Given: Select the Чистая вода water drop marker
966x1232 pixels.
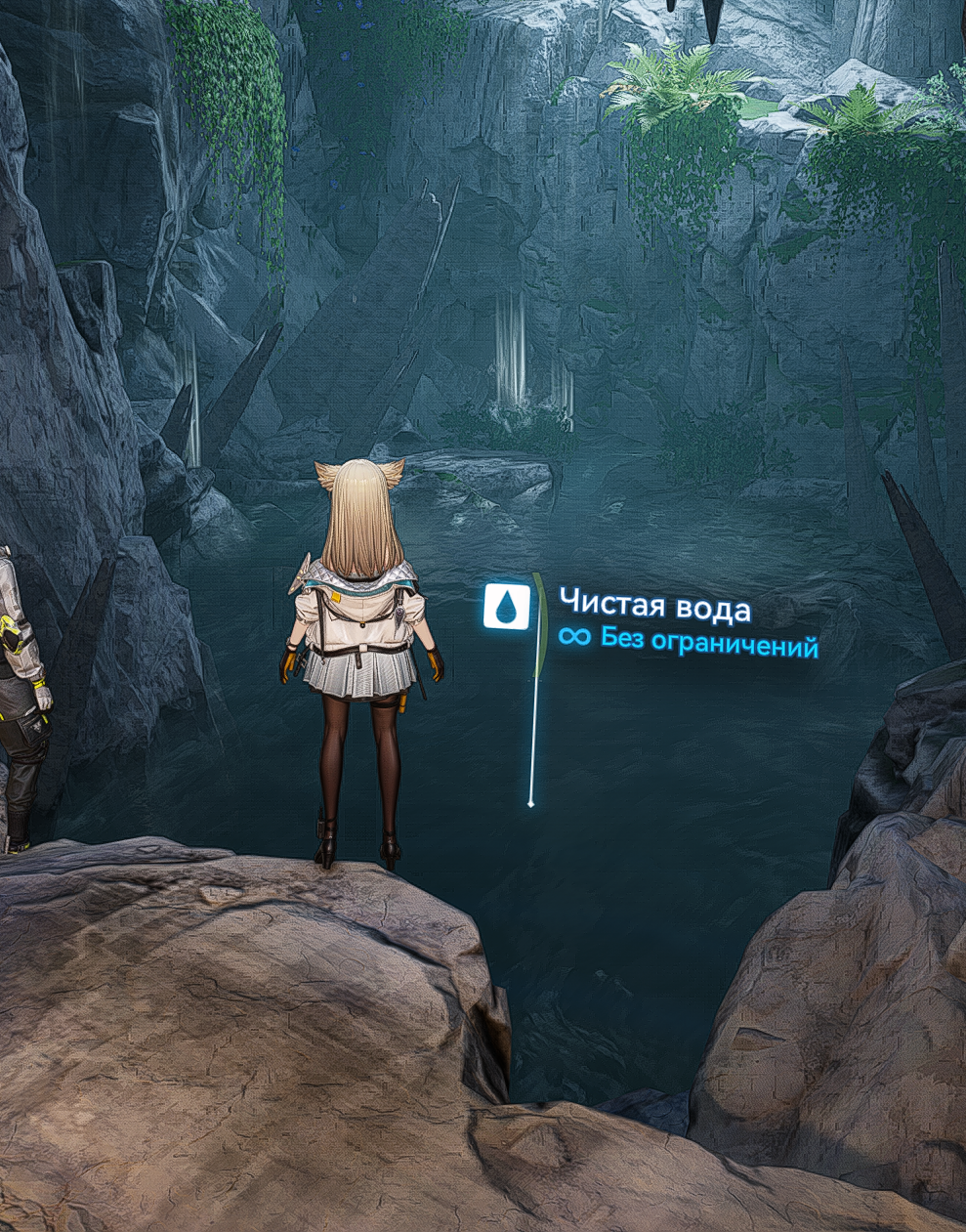Looking at the screenshot, I should pos(507,606).
